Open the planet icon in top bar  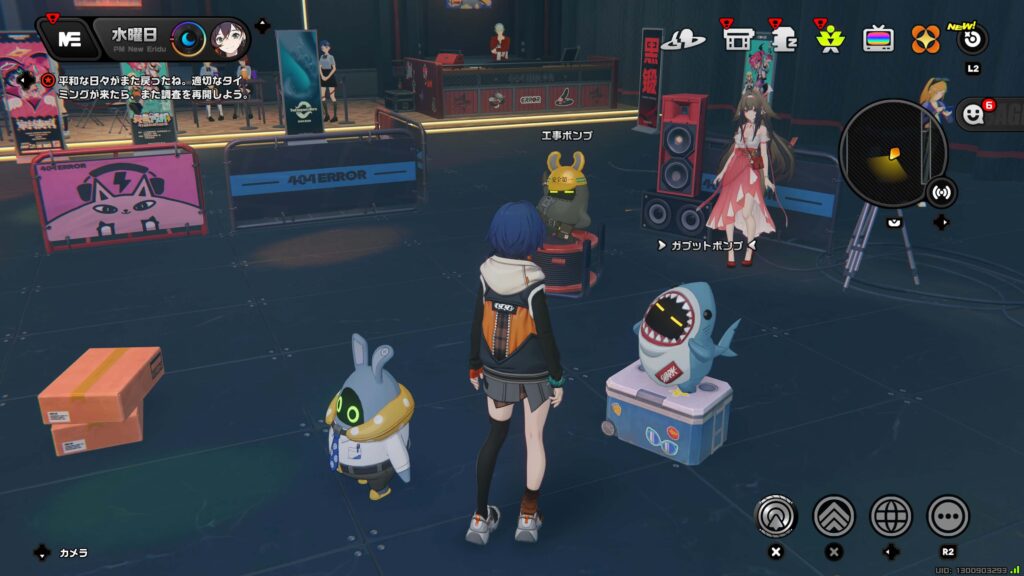click(x=683, y=40)
